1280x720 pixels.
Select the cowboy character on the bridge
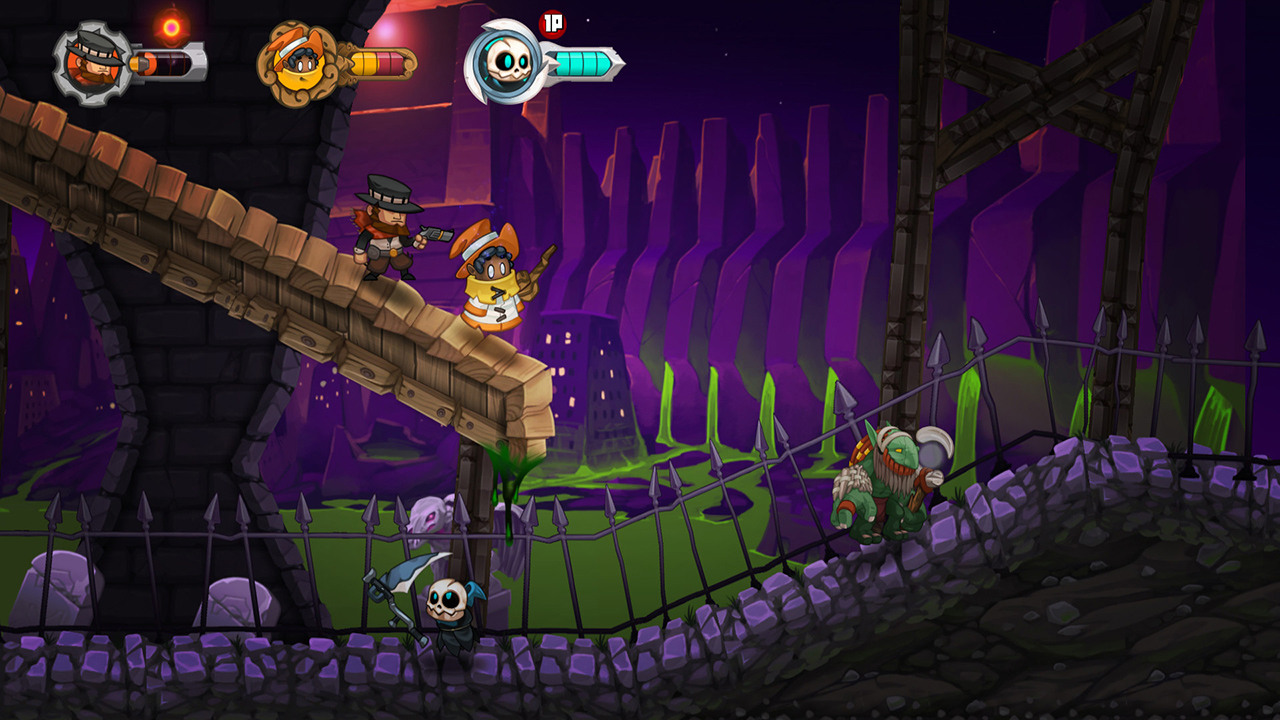tap(390, 235)
